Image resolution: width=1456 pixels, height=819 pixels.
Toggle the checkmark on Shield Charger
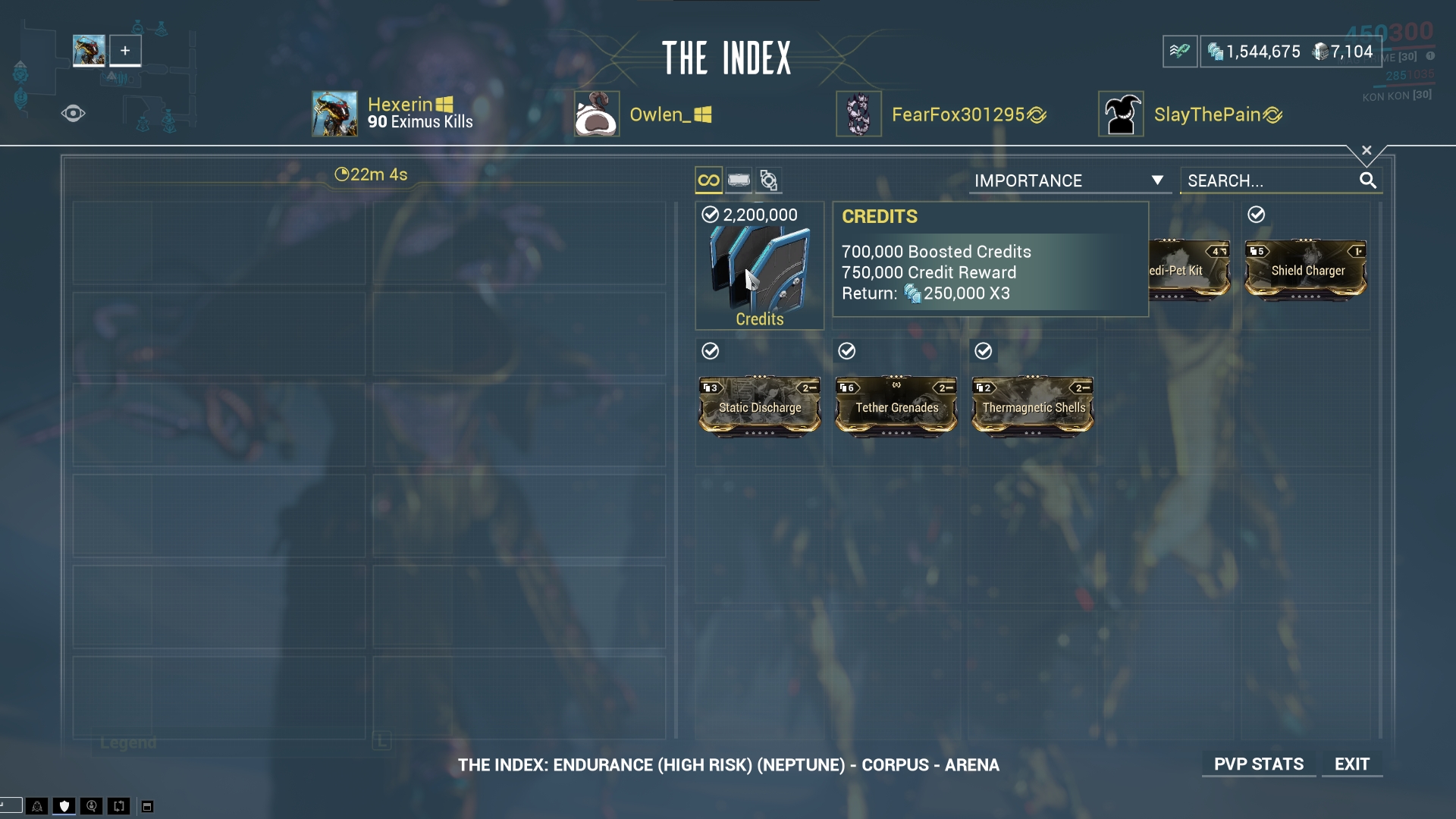1257,215
